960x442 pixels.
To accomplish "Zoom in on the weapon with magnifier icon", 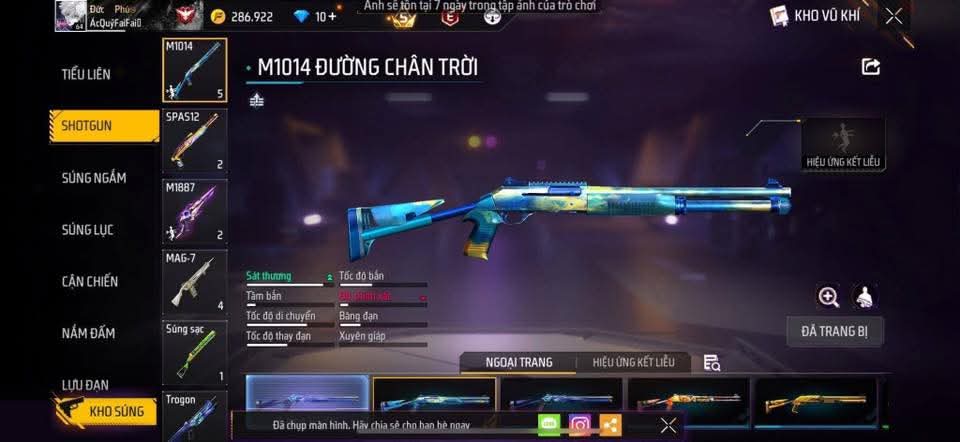I will click(828, 296).
